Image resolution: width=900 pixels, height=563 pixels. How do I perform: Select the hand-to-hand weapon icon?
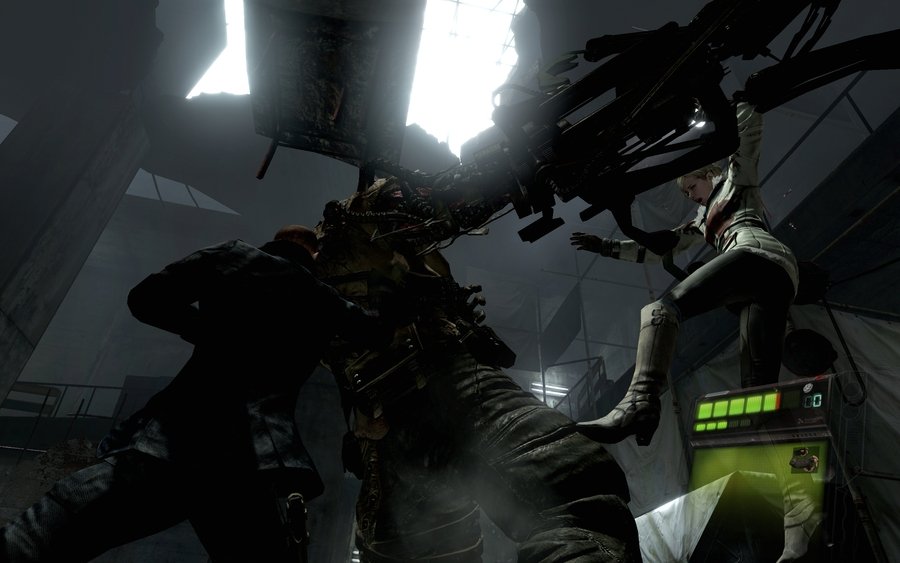pyautogui.click(x=804, y=461)
